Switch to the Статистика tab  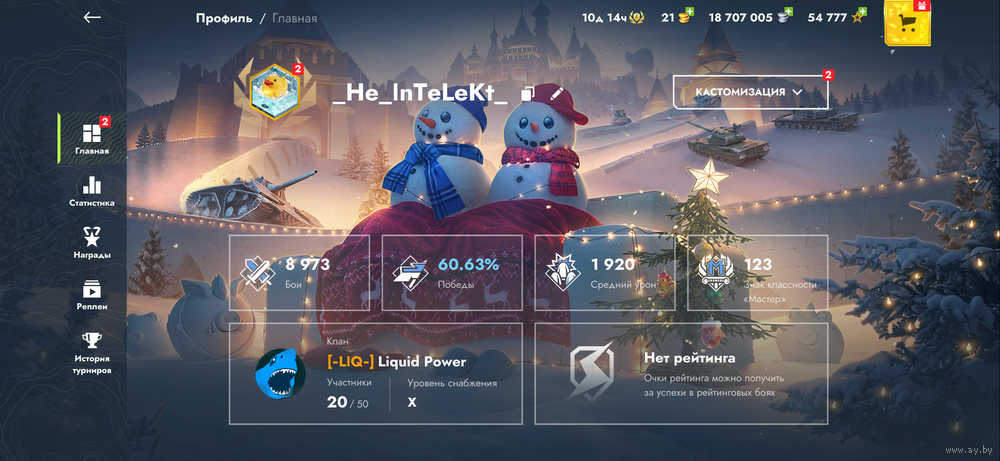92,191
